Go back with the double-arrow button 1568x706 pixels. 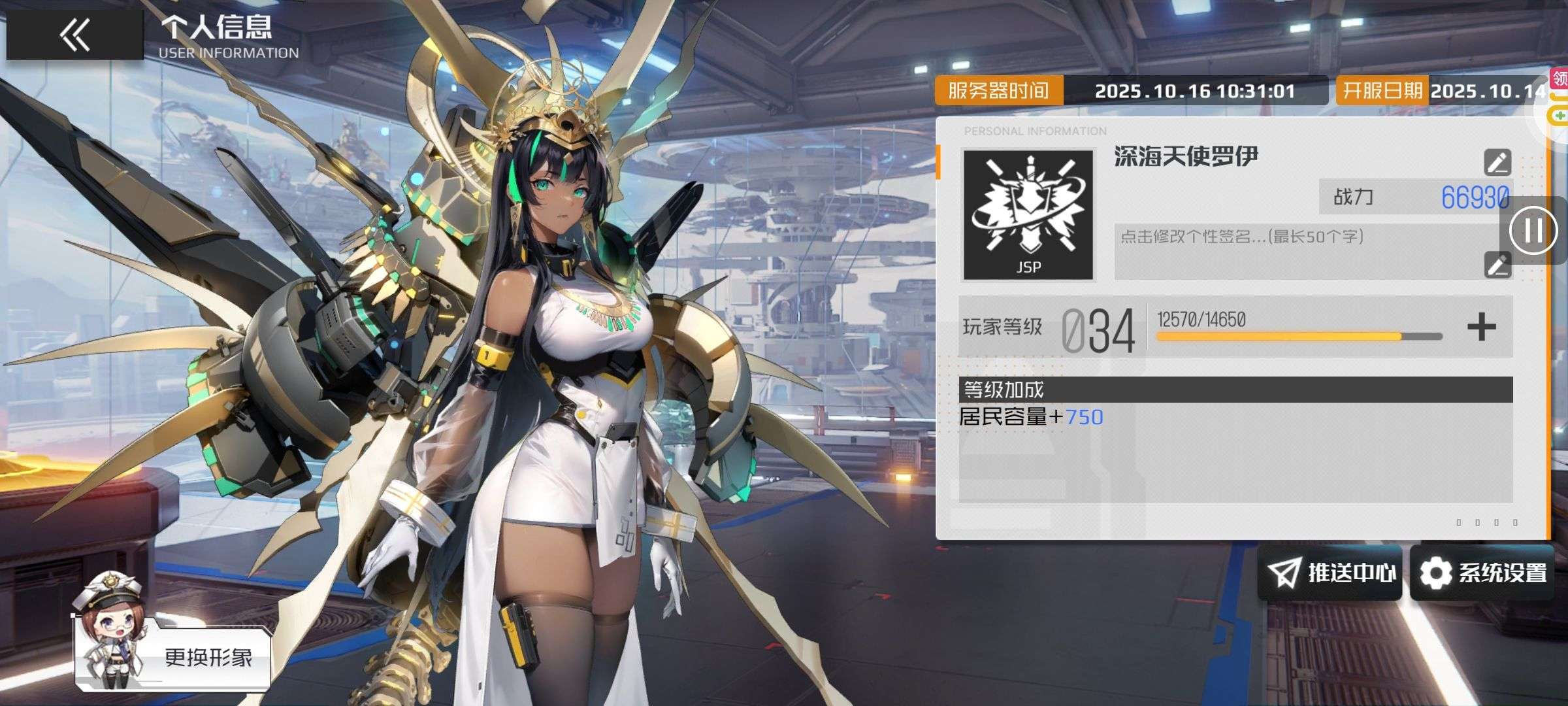click(x=74, y=35)
